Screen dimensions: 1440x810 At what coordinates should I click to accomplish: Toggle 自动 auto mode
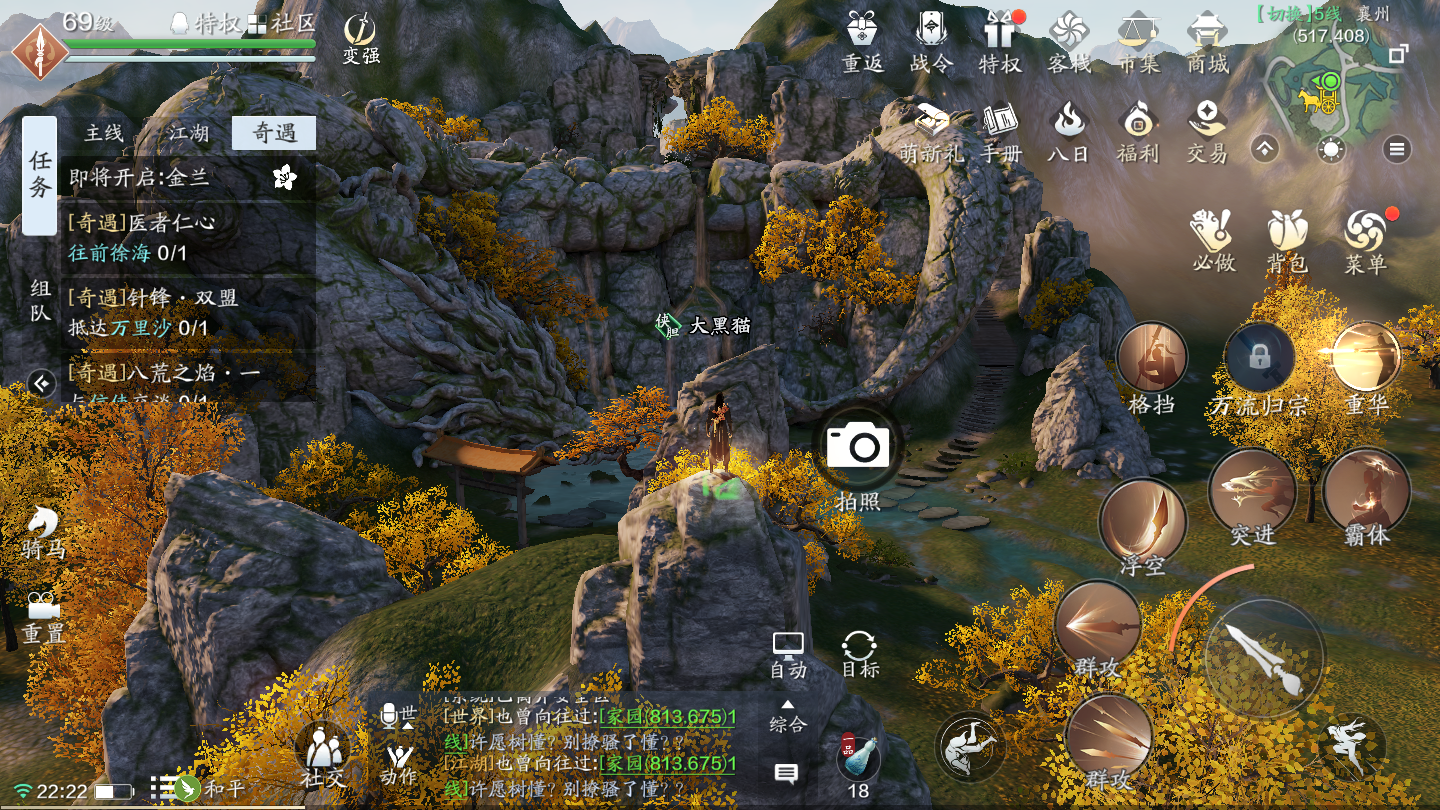coord(788,655)
